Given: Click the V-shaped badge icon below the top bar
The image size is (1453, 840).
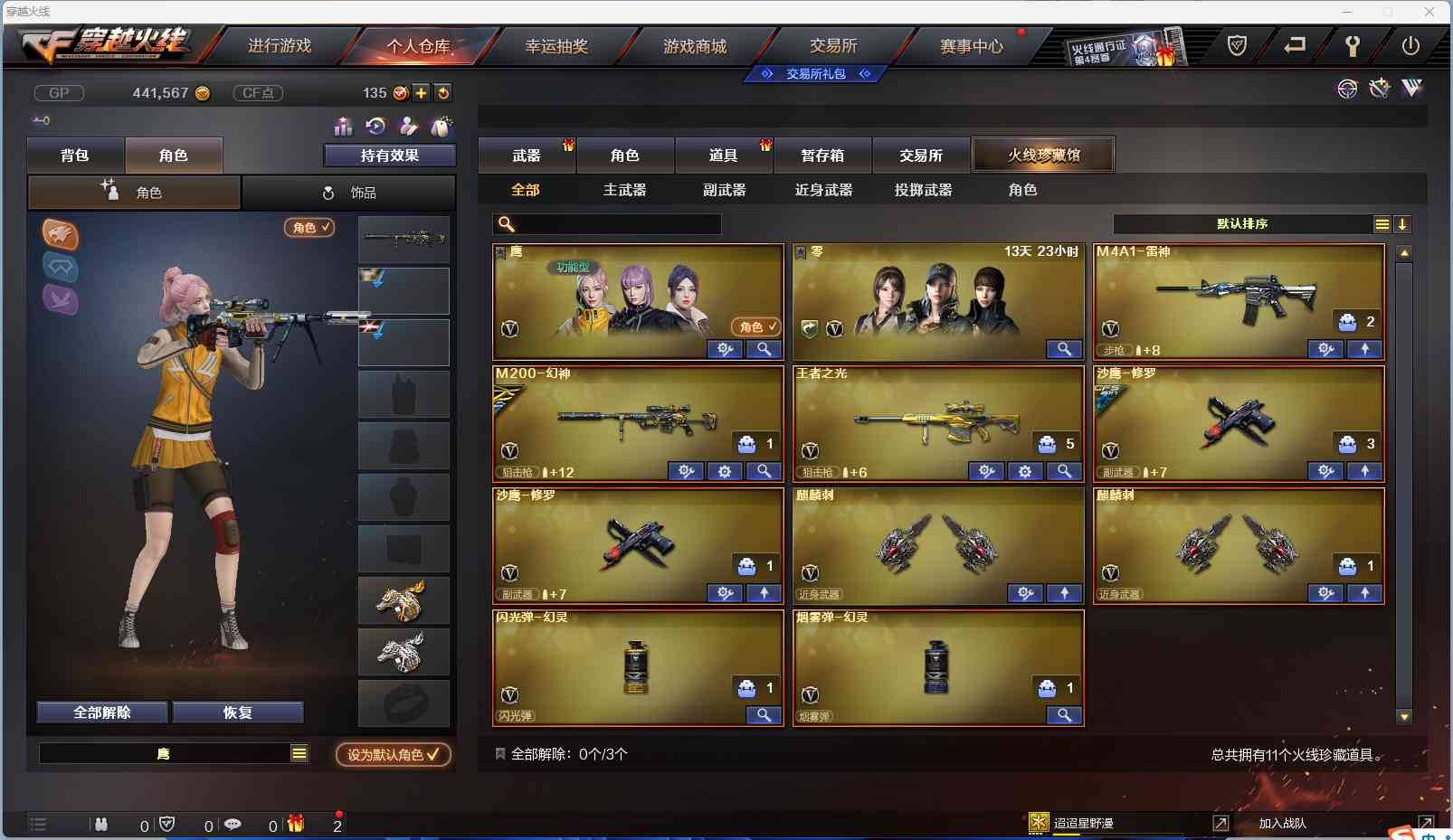Looking at the screenshot, I should (1412, 88).
